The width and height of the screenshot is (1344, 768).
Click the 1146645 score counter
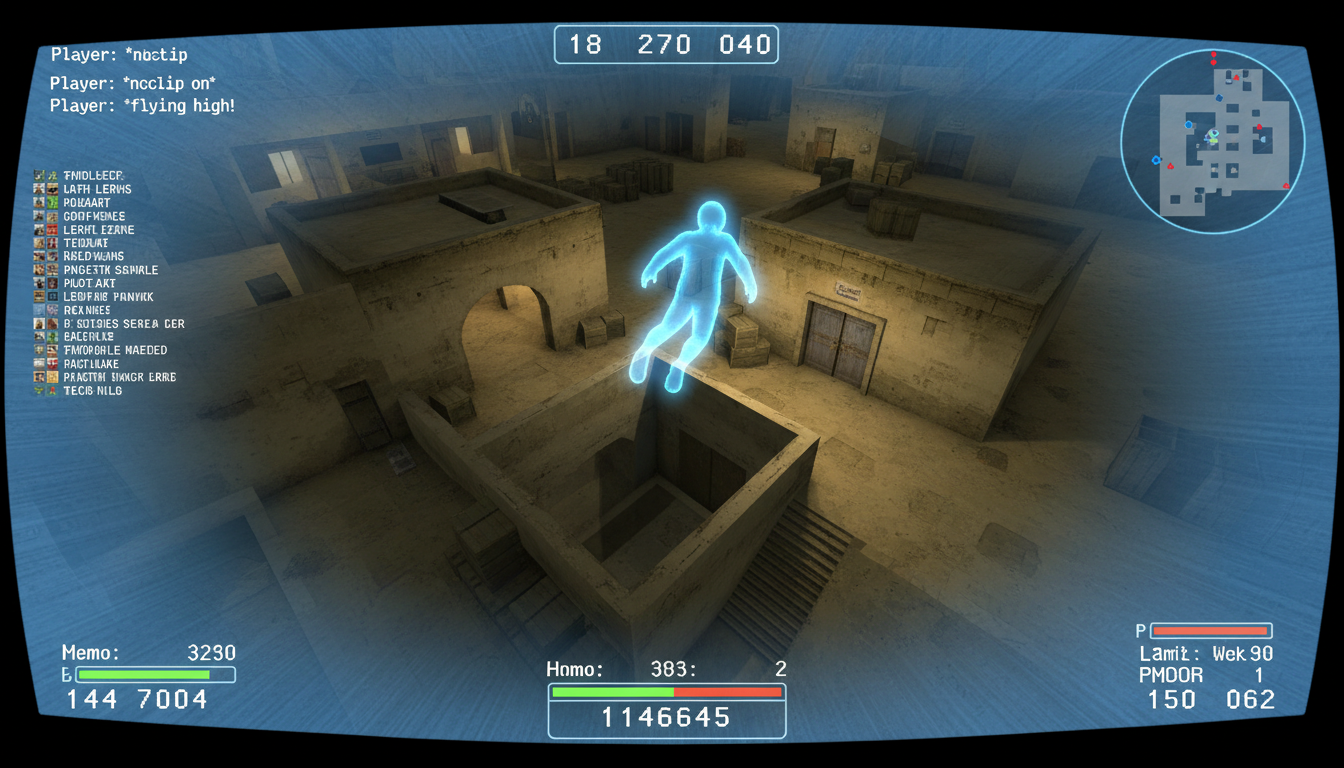point(666,715)
